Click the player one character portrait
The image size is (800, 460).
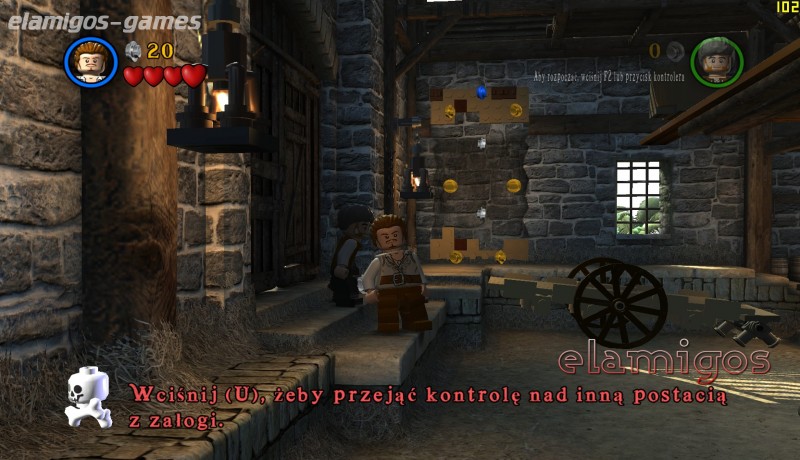tap(91, 61)
